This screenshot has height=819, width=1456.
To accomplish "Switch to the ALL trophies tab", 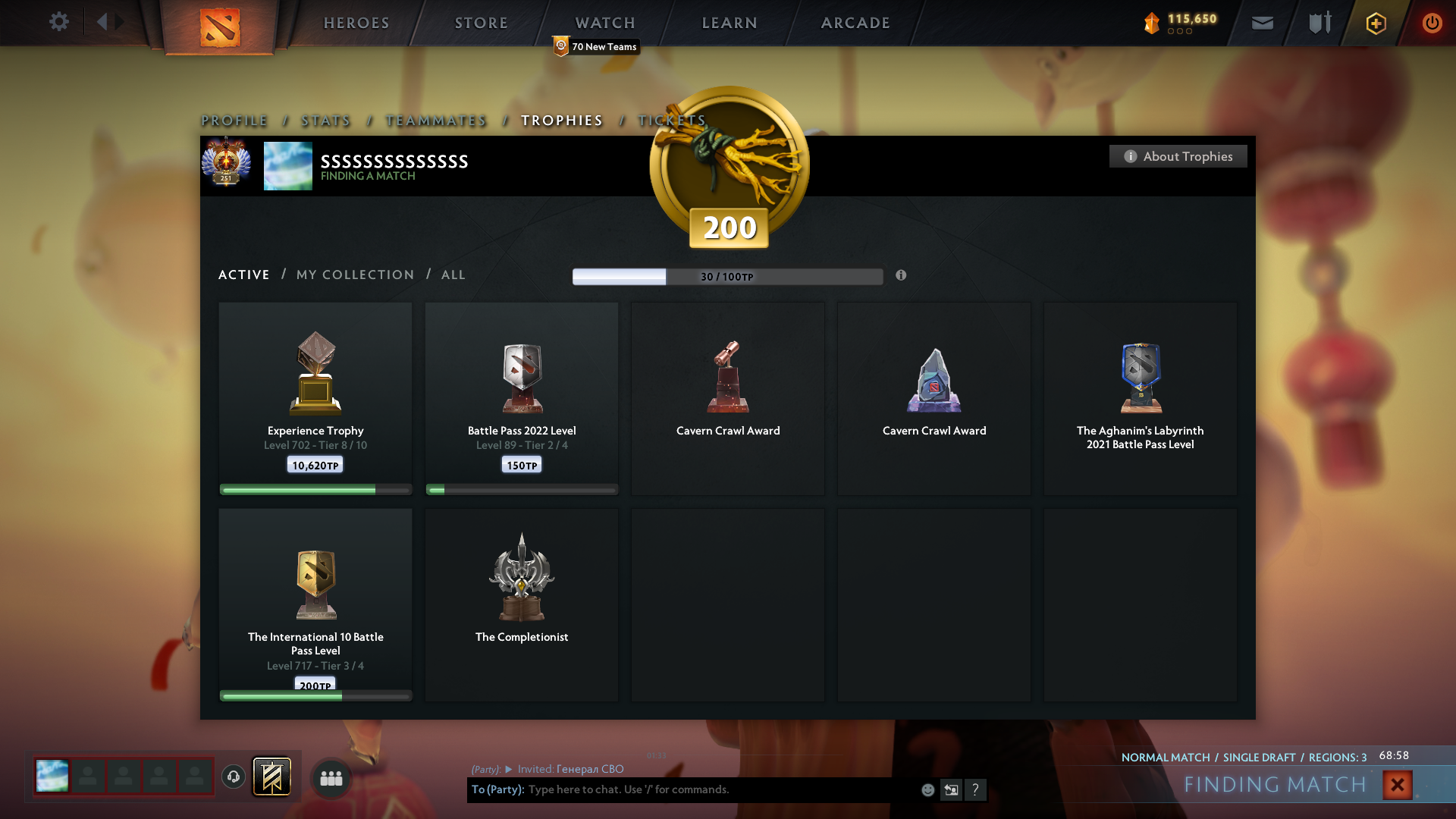I will [x=453, y=275].
